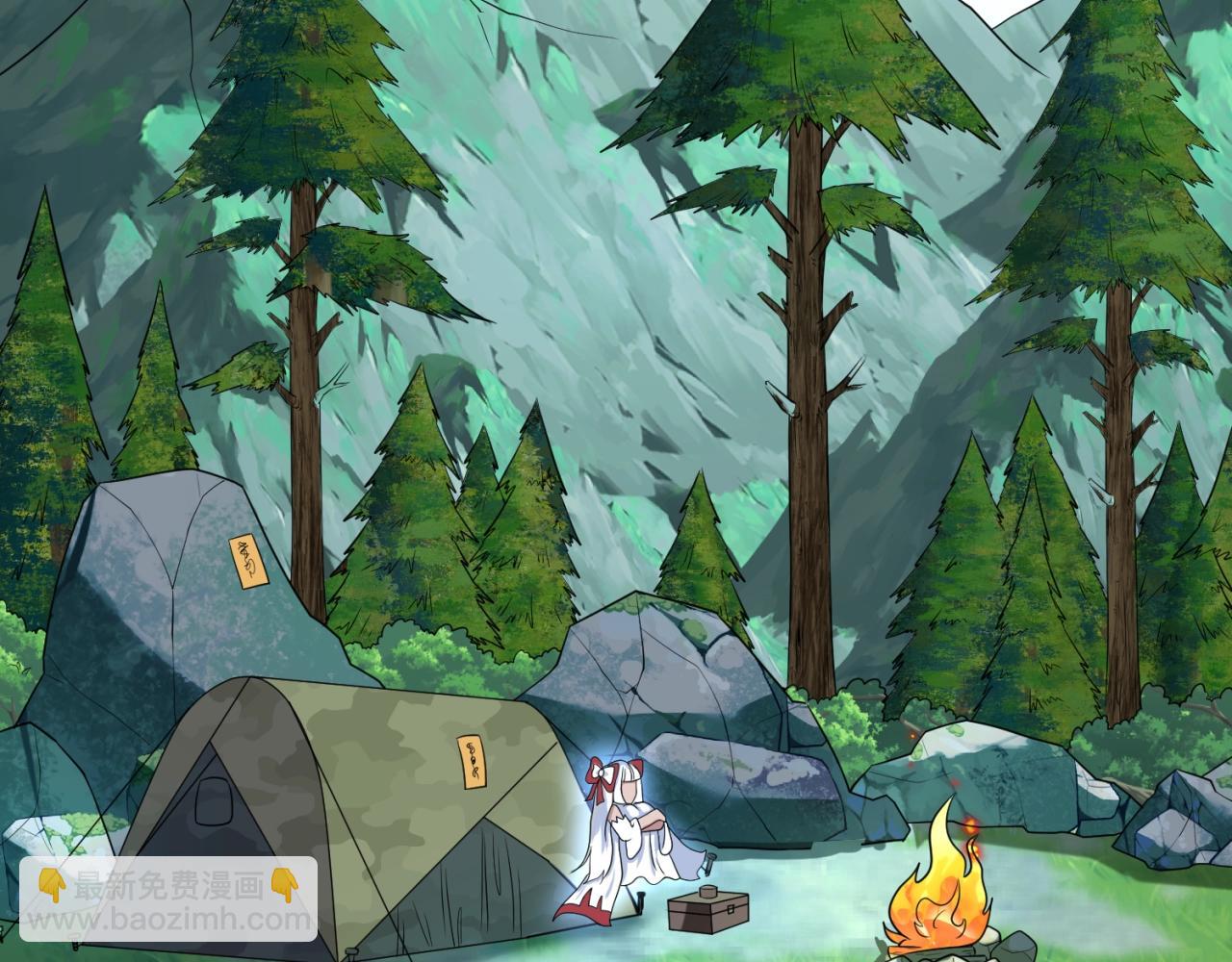The height and width of the screenshot is (962, 1232).
Task: Open the baozimh.com free manga banner
Action: tap(168, 901)
